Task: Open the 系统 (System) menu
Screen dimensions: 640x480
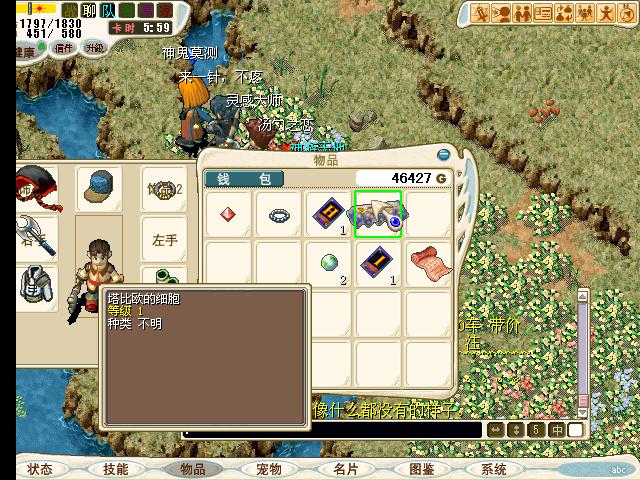Action: (494, 469)
